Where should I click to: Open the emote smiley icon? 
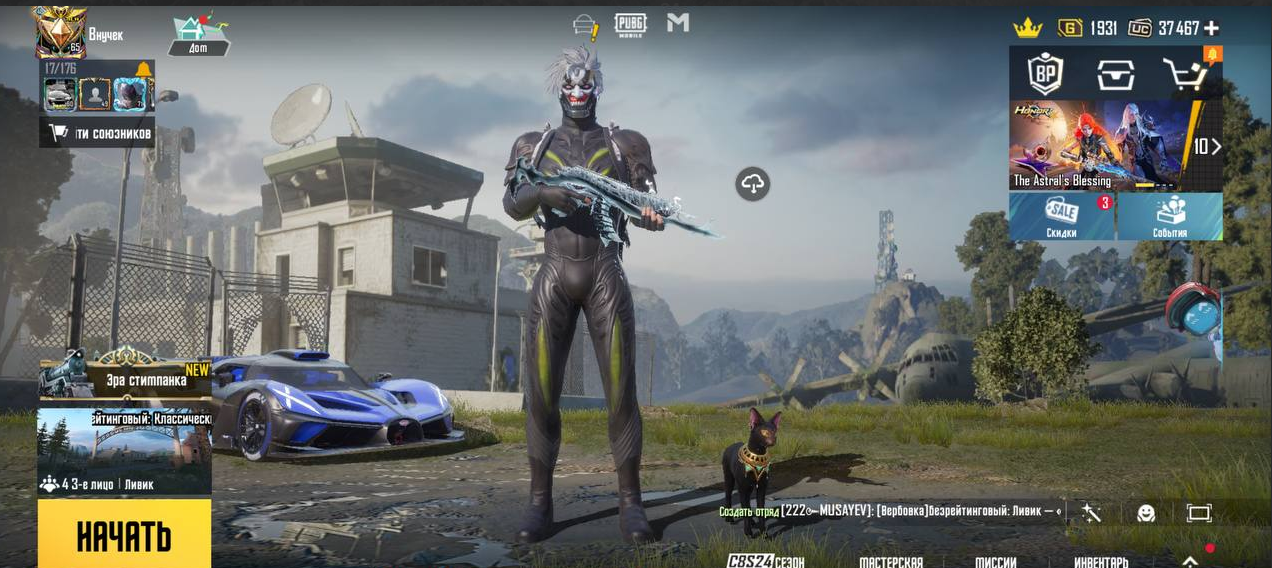(x=1146, y=513)
